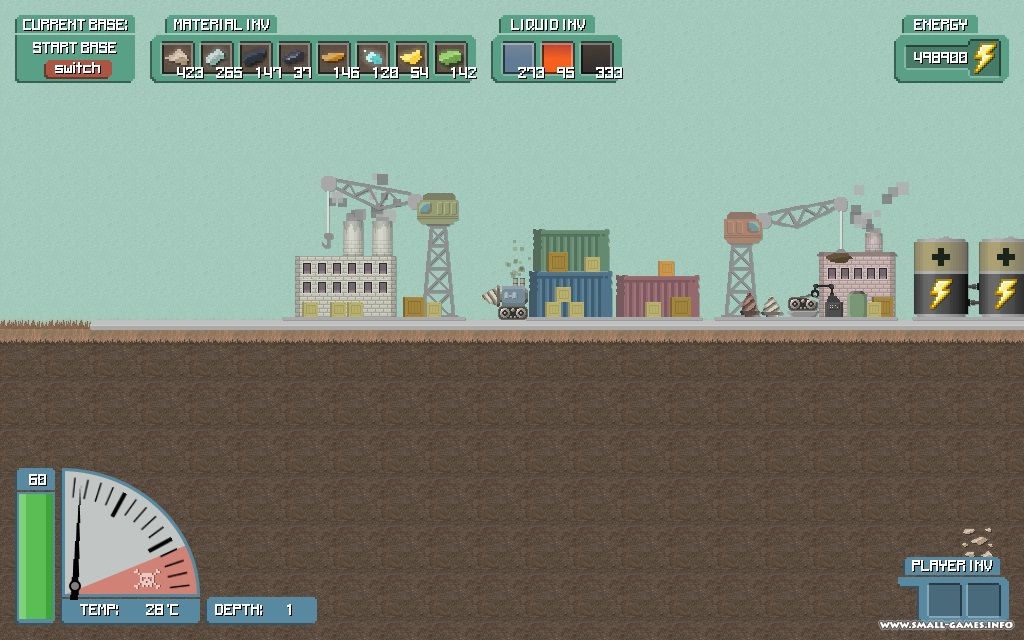
Task: Pick the green ore material slot
Action: click(450, 57)
